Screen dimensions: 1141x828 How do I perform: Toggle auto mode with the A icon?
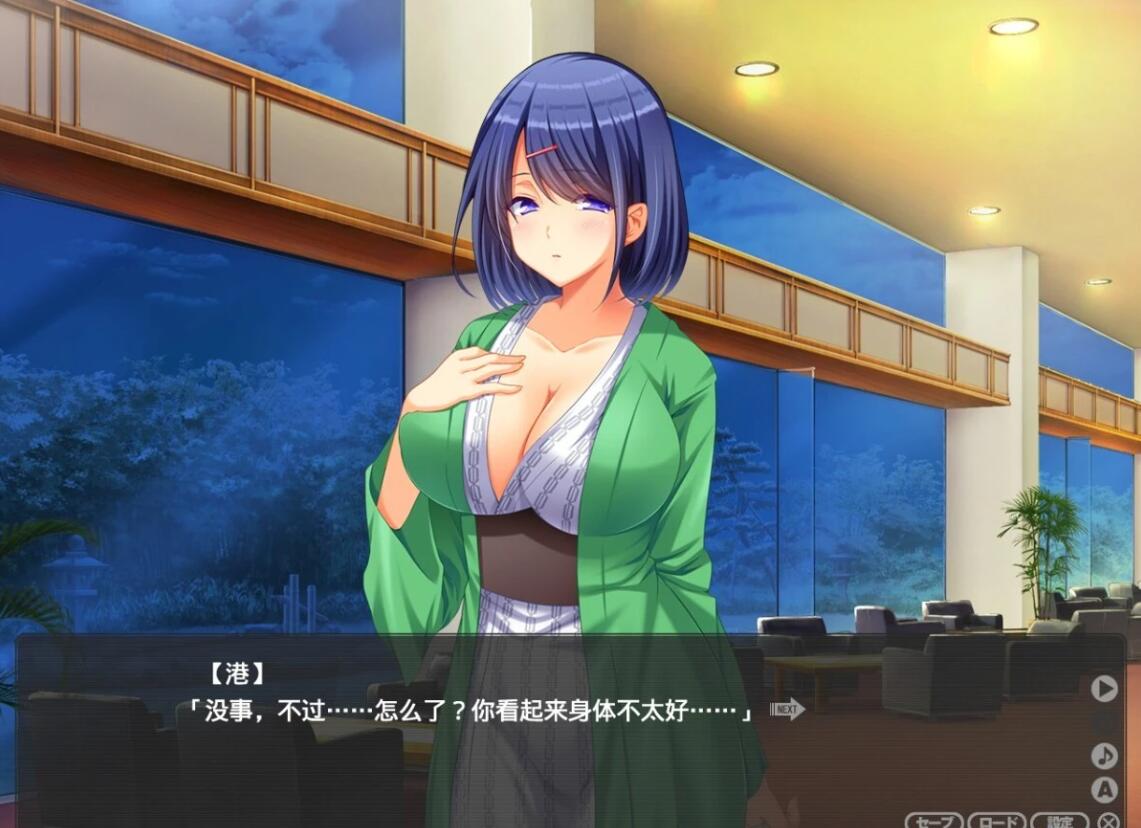point(1103,789)
